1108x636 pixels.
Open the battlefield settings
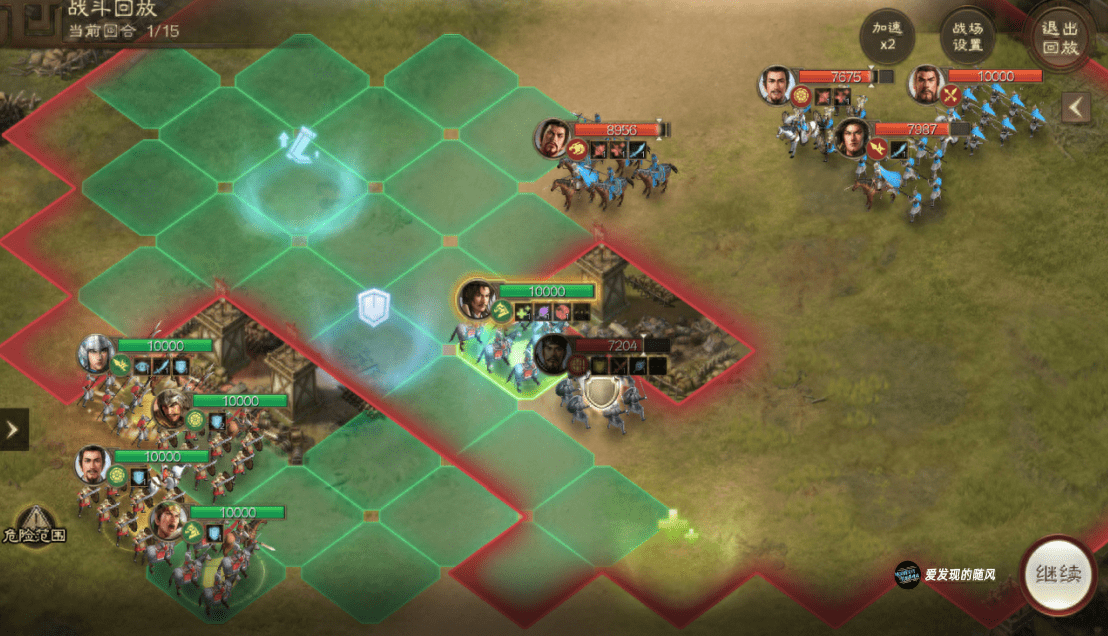coord(967,38)
